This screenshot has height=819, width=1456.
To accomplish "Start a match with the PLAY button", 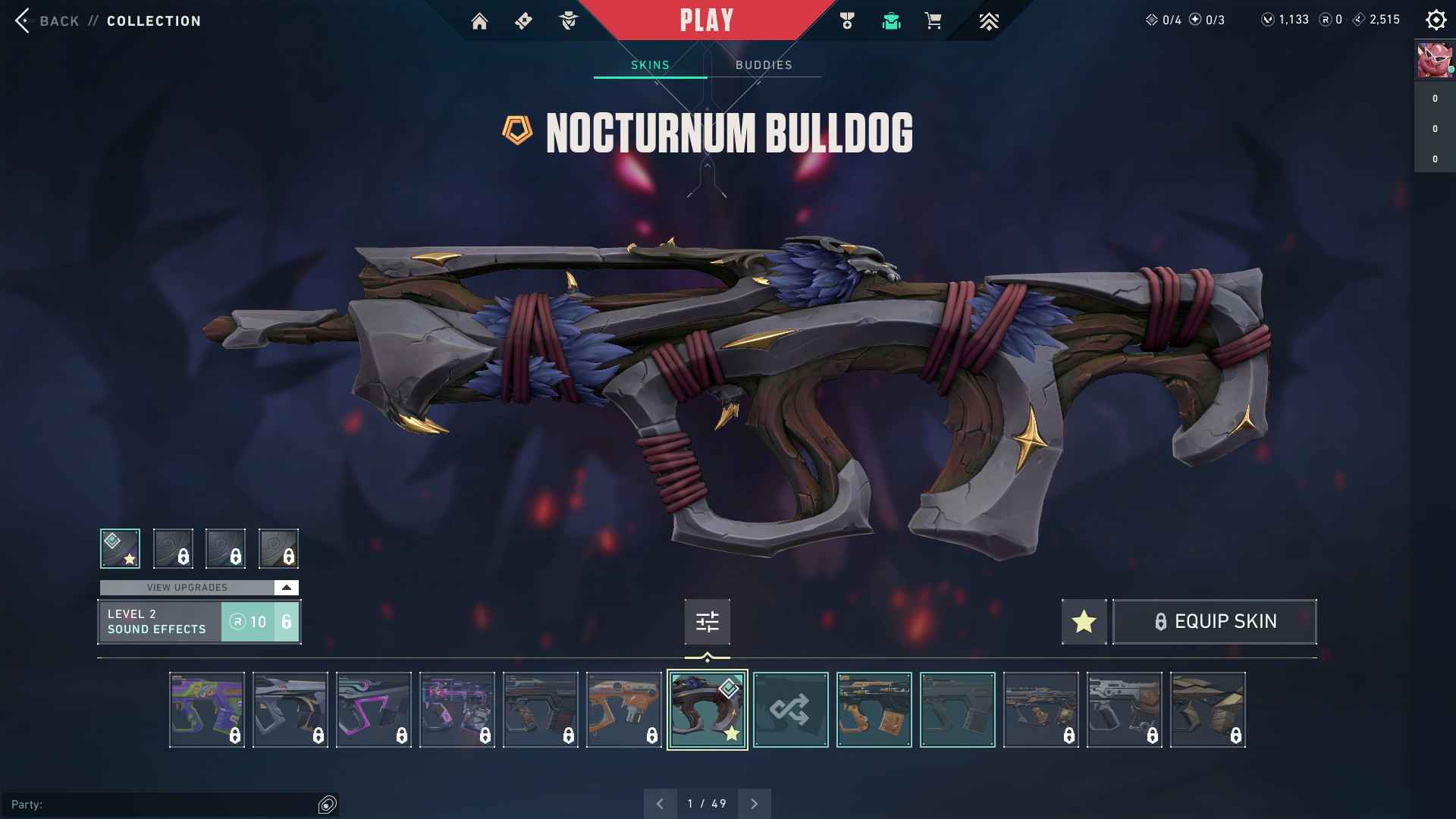I will click(x=706, y=20).
